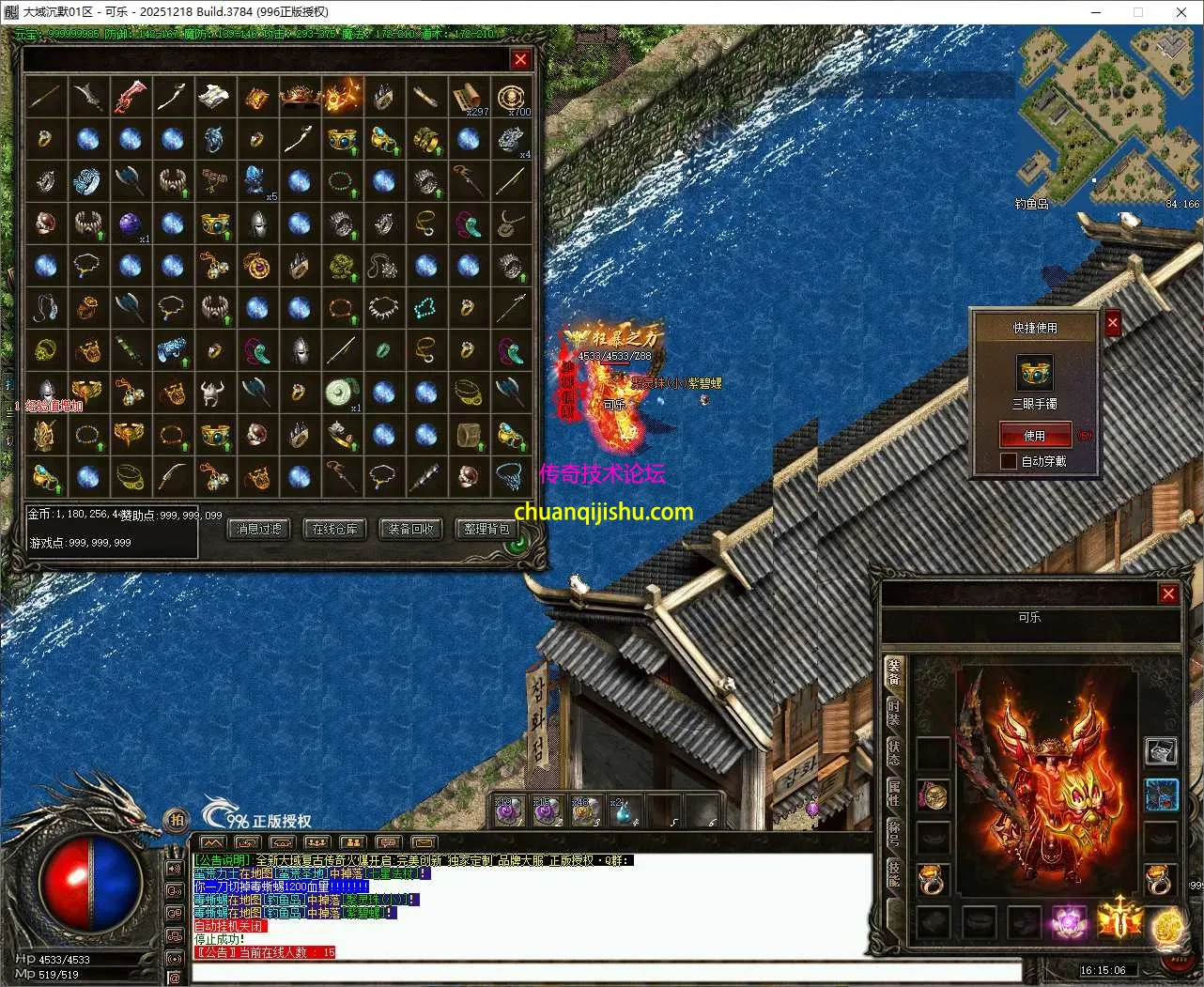Maximize the game window

point(1138,12)
